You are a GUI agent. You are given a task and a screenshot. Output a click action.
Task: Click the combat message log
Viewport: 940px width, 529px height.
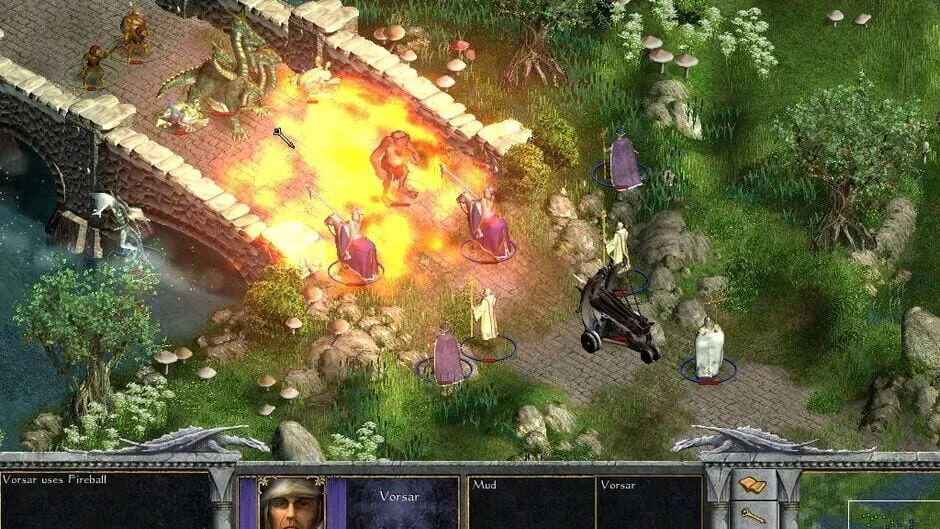click(105, 500)
